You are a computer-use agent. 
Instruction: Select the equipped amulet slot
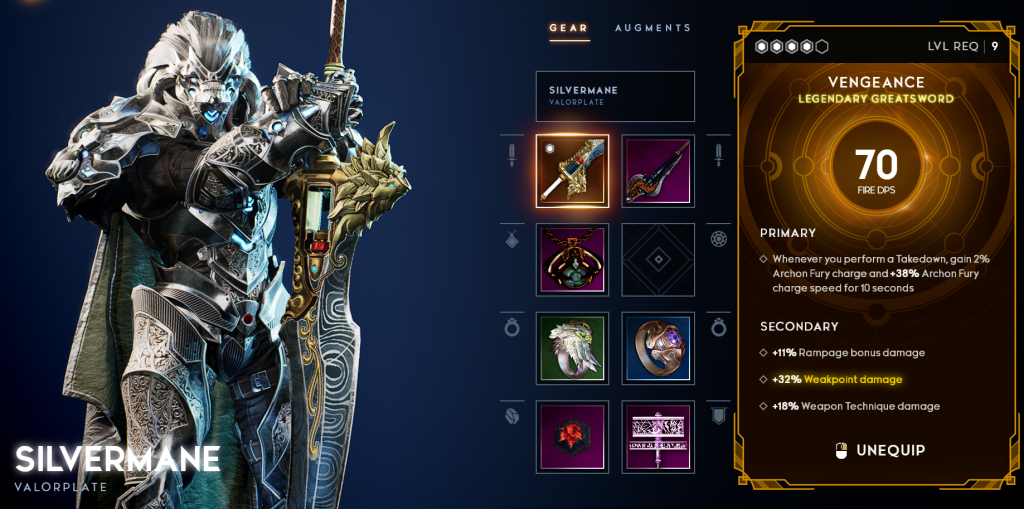point(572,259)
